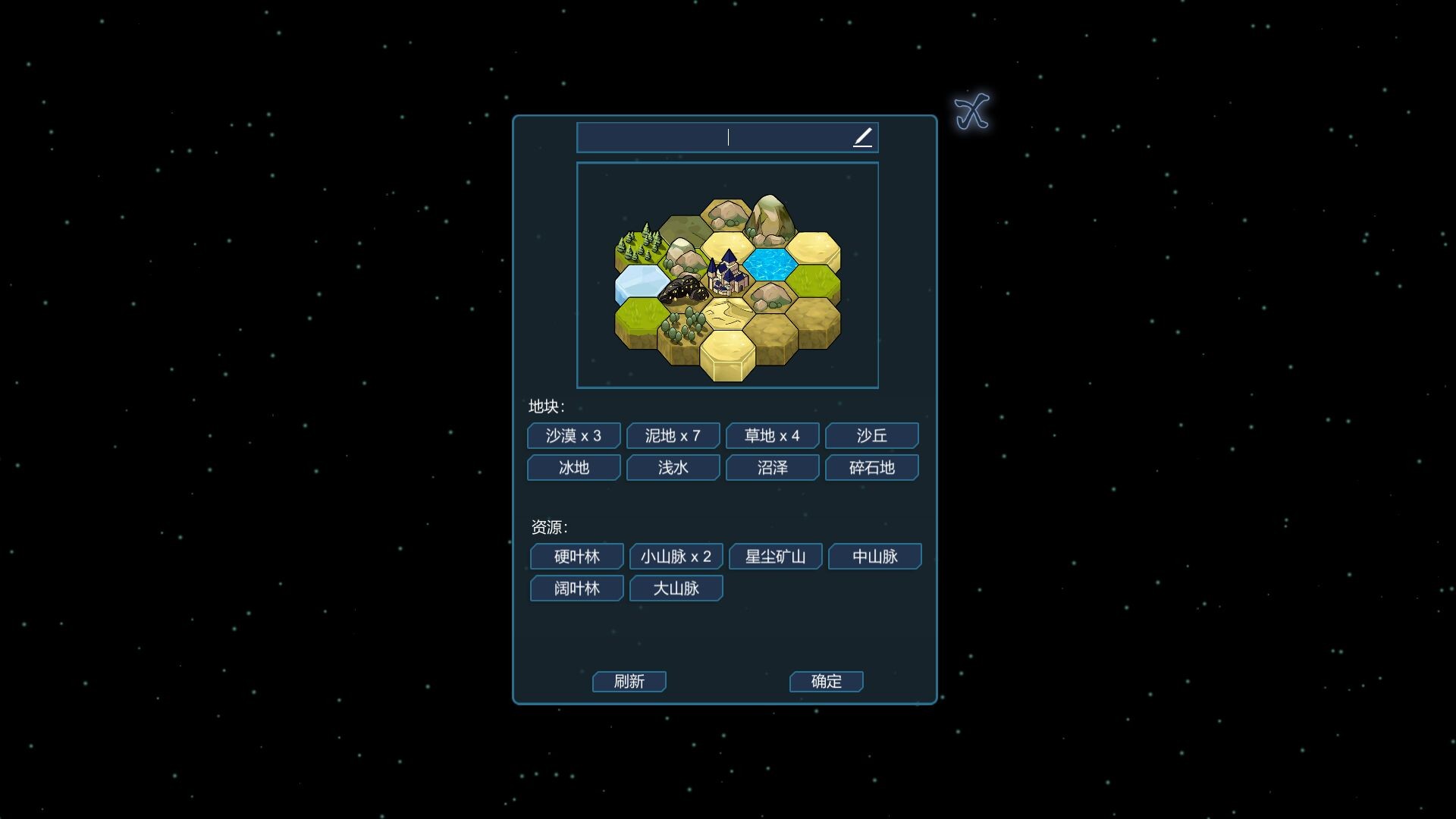Select the 冰地 terrain tag

point(574,468)
